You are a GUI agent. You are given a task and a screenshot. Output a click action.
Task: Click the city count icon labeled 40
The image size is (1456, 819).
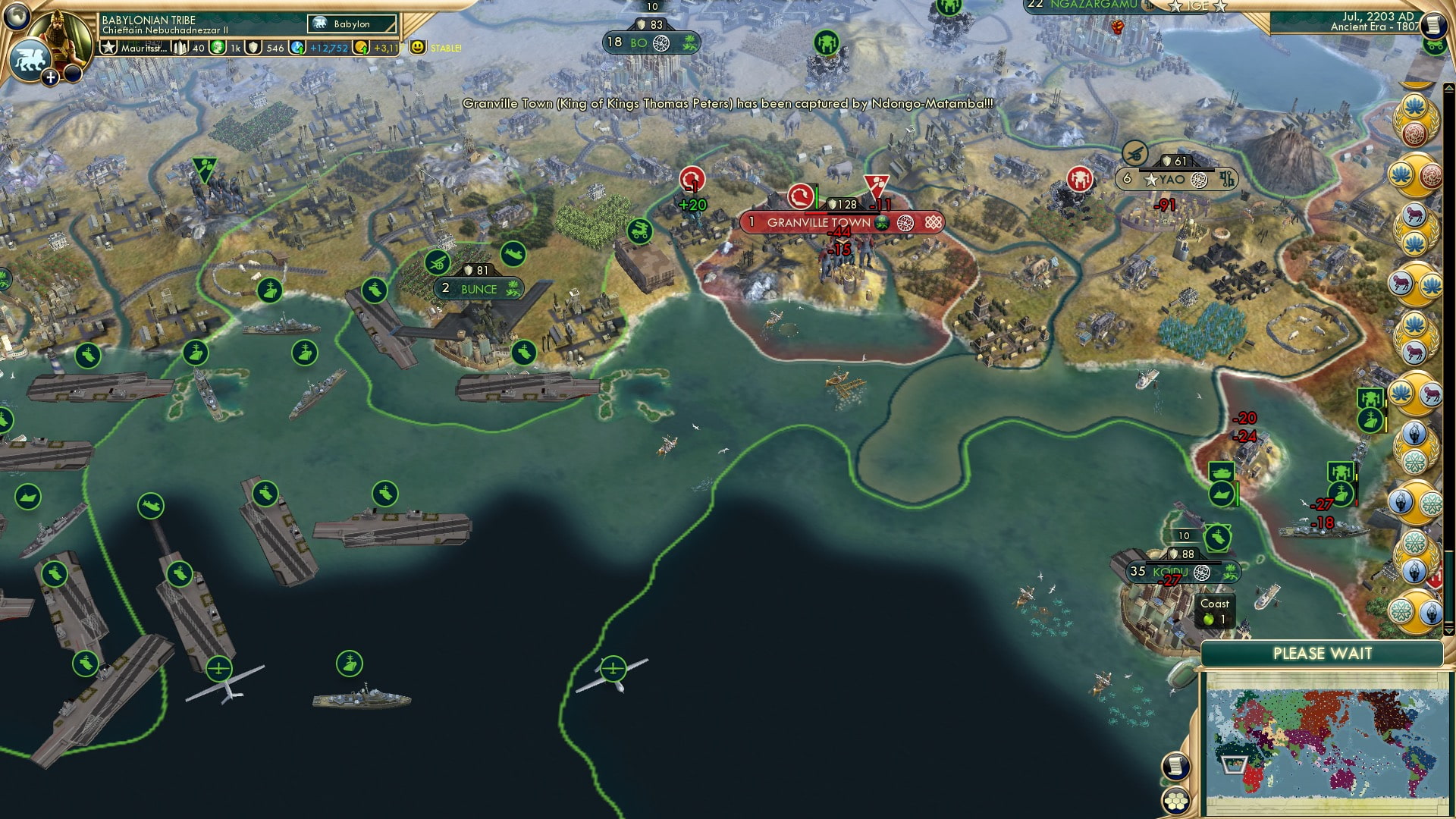pyautogui.click(x=180, y=47)
